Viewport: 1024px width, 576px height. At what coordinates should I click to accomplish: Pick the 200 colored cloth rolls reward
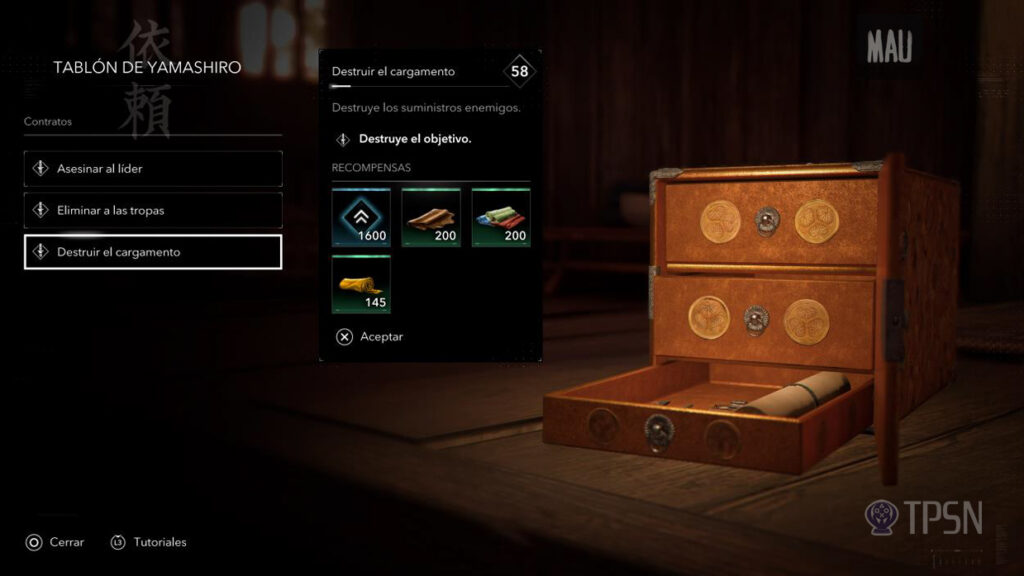[x=501, y=217]
